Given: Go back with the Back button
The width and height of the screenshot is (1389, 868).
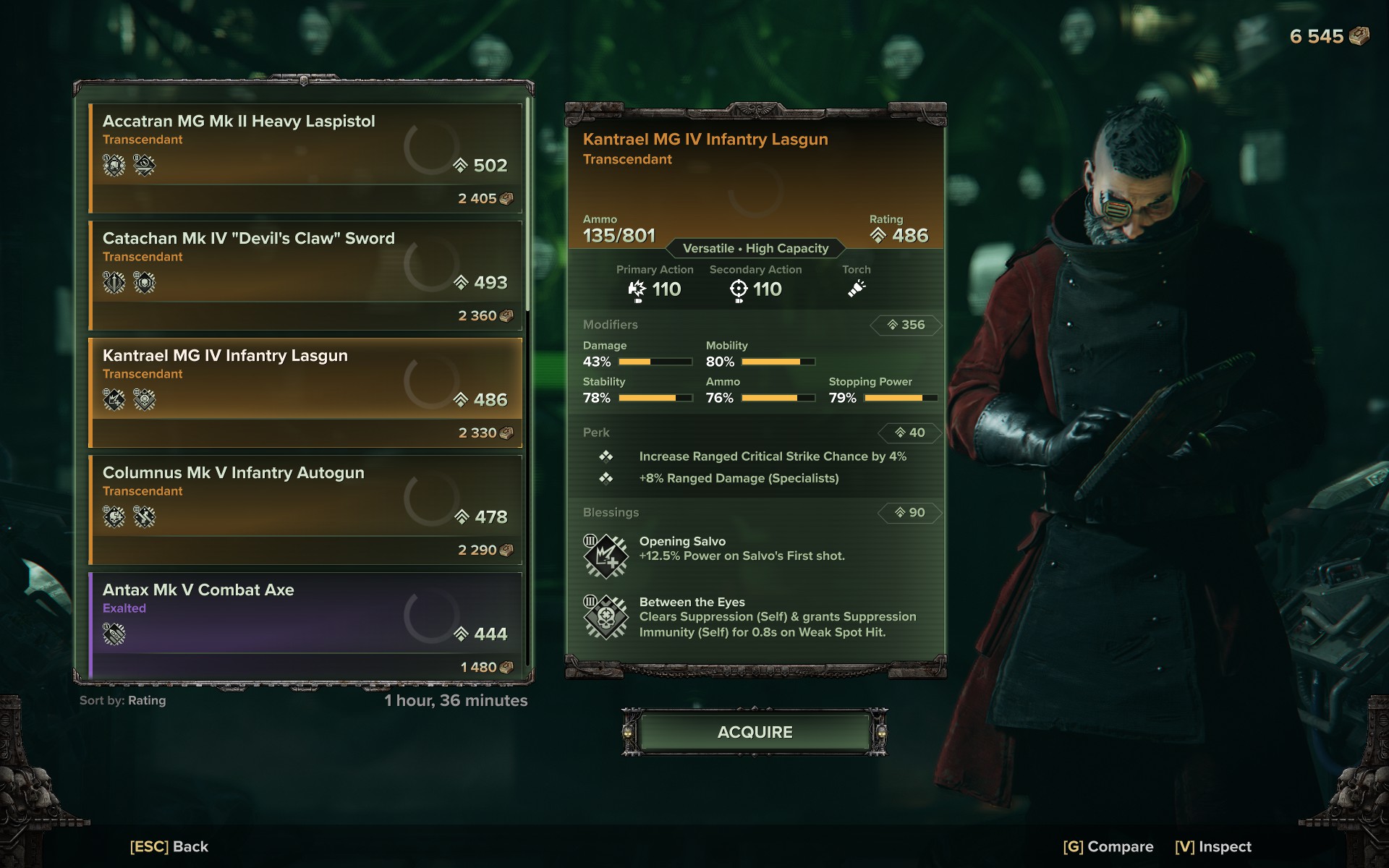Looking at the screenshot, I should point(169,846).
